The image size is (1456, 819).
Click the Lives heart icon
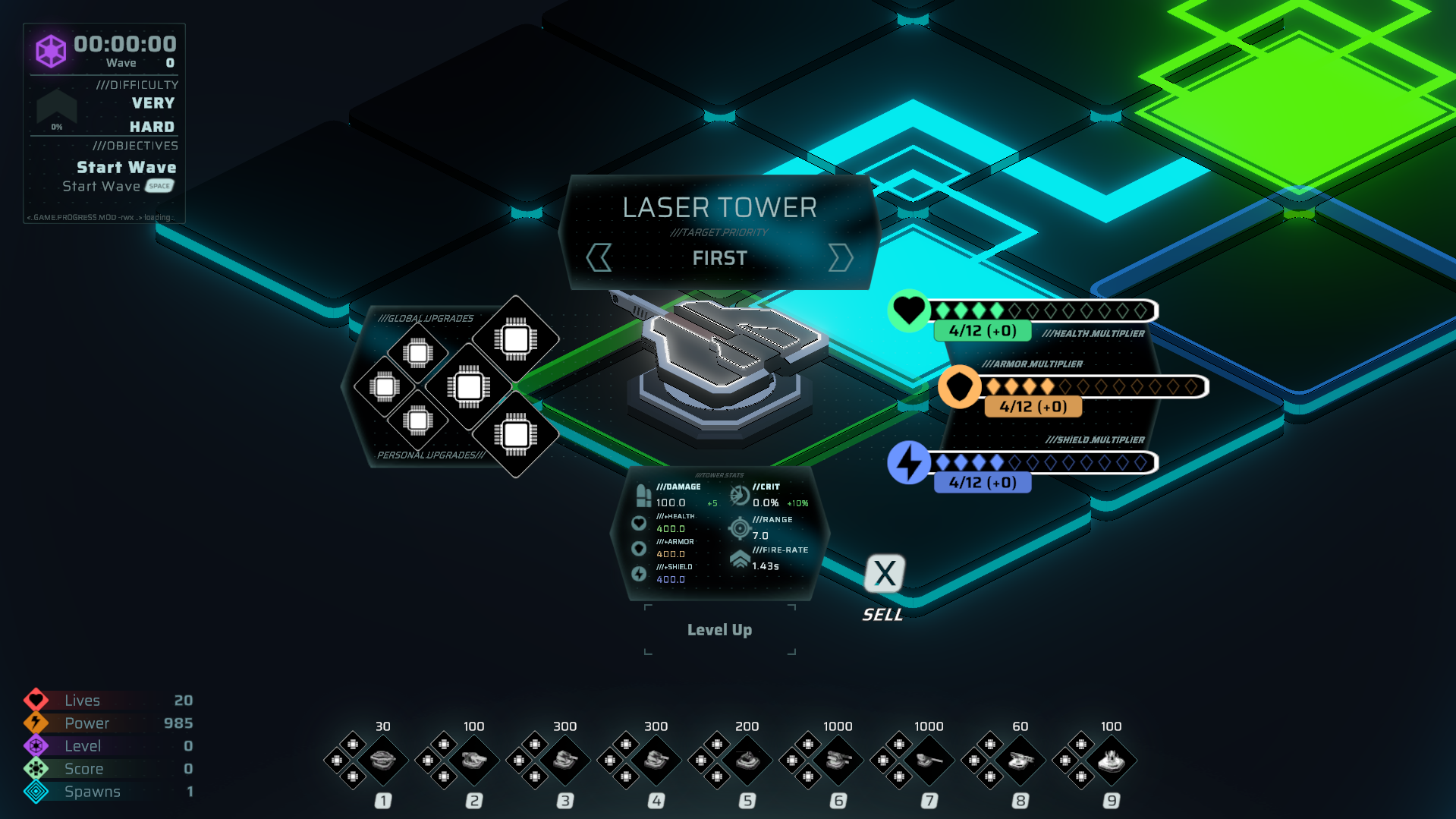(36, 700)
